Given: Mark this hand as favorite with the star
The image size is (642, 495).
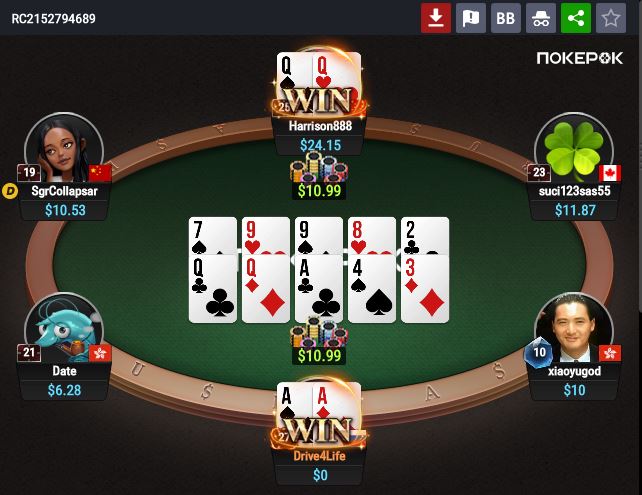Looking at the screenshot, I should click(x=609, y=18).
